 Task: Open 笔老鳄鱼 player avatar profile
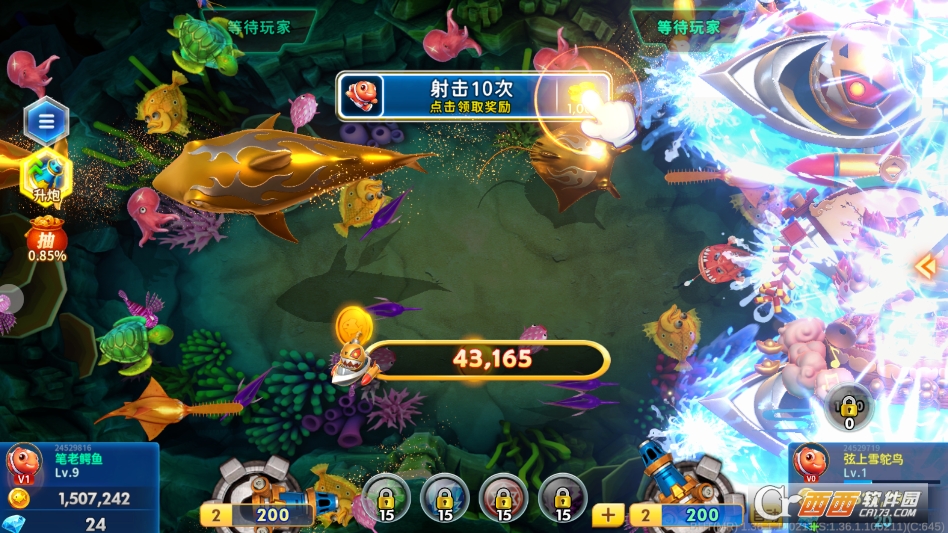23,463
